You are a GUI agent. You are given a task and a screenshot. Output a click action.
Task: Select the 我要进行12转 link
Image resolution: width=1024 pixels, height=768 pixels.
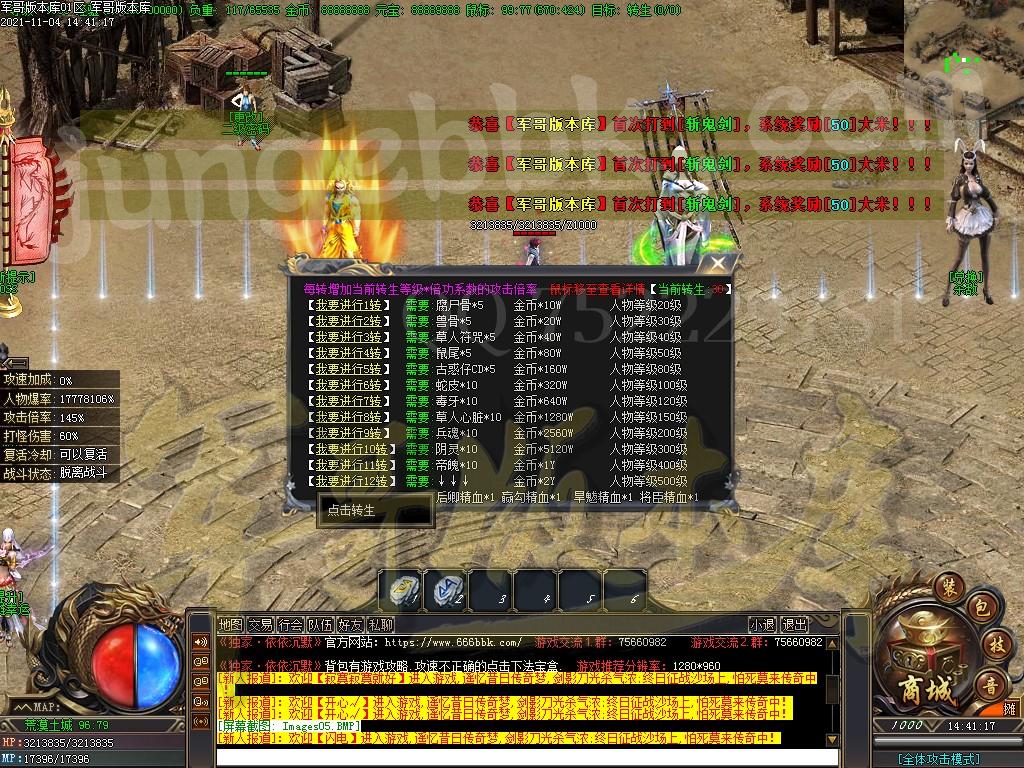click(351, 481)
